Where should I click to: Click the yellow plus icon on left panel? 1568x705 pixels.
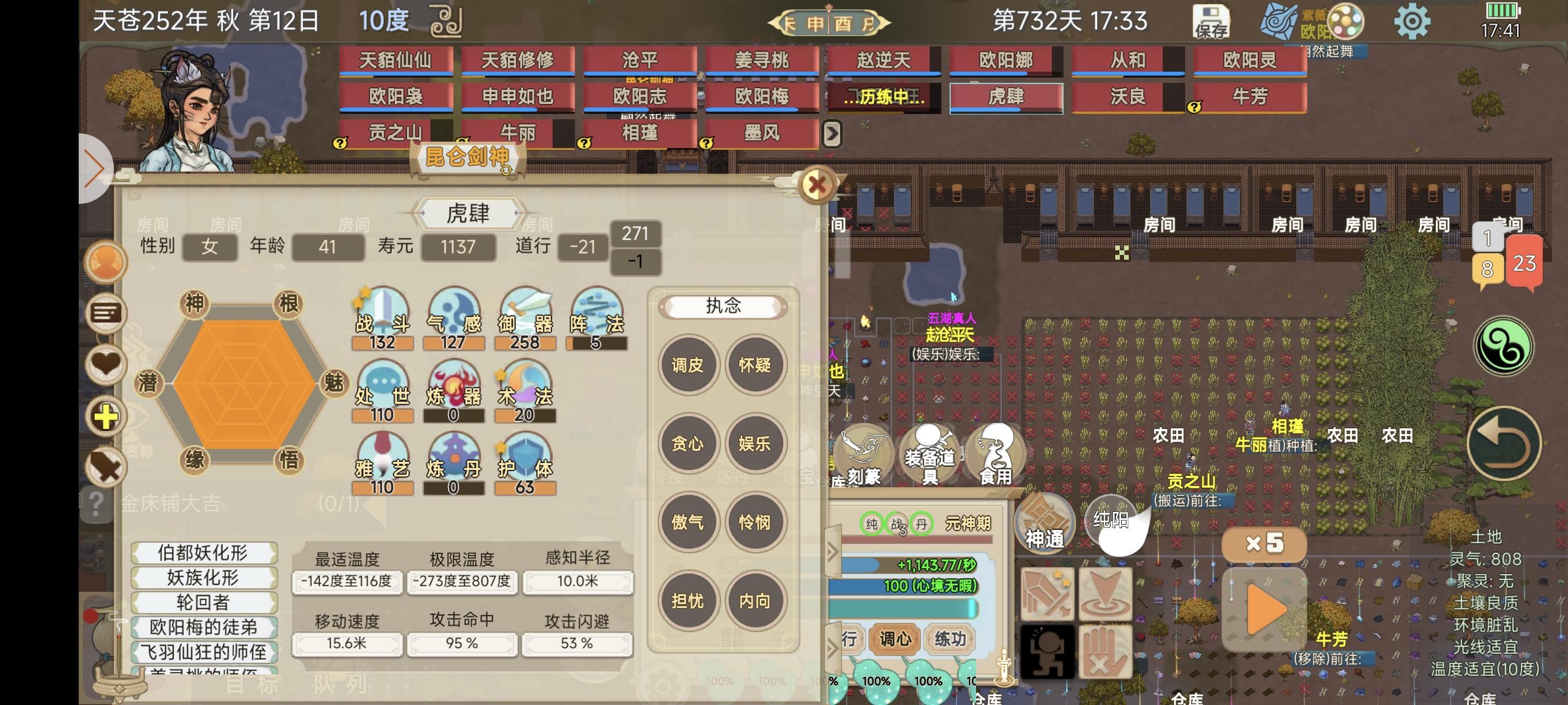[105, 417]
